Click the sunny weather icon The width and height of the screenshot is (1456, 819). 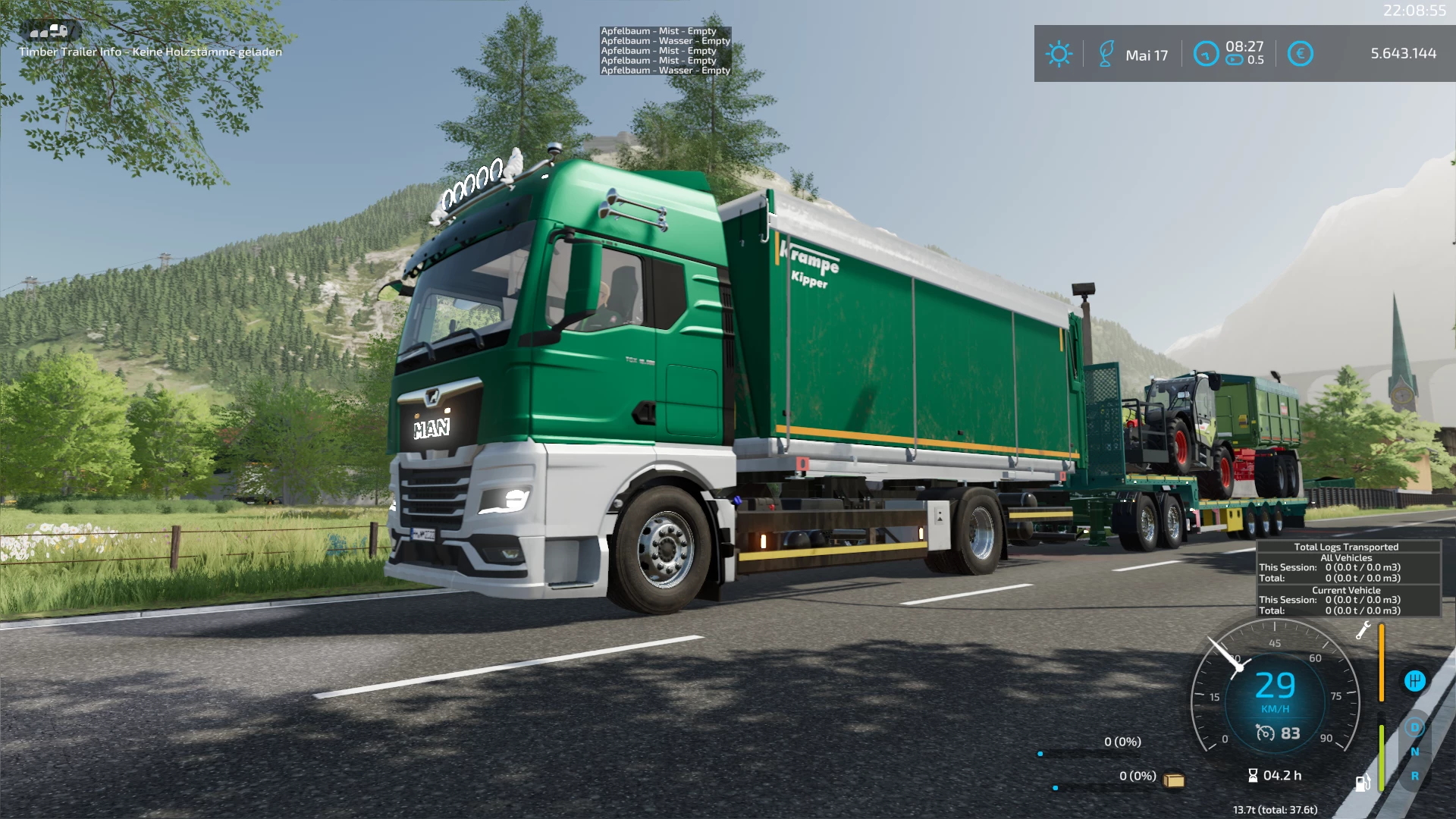[x=1059, y=55]
